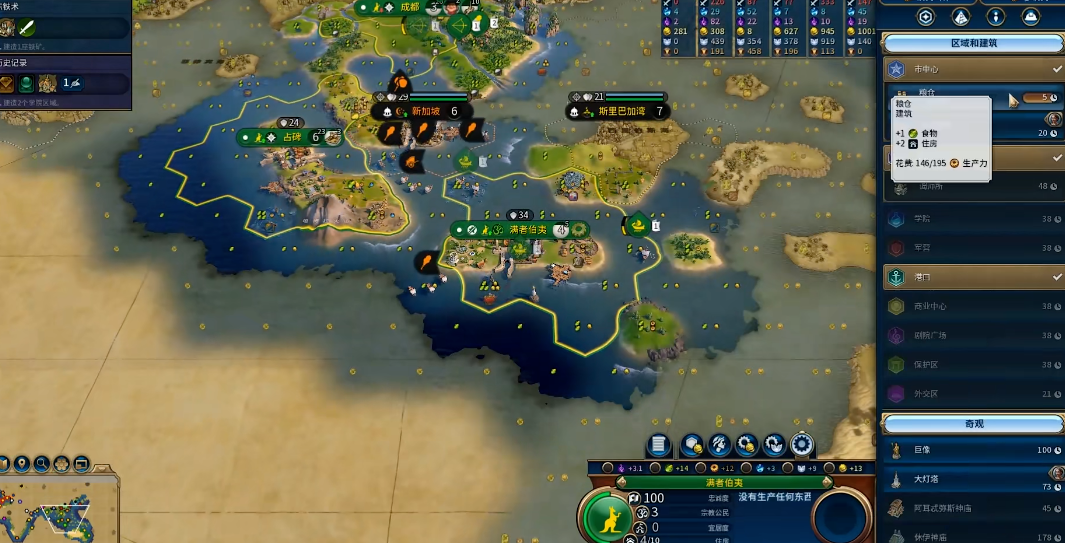Image resolution: width=1065 pixels, height=543 pixels.
Task: Queue the 学院 campus district
Action: (x=922, y=218)
